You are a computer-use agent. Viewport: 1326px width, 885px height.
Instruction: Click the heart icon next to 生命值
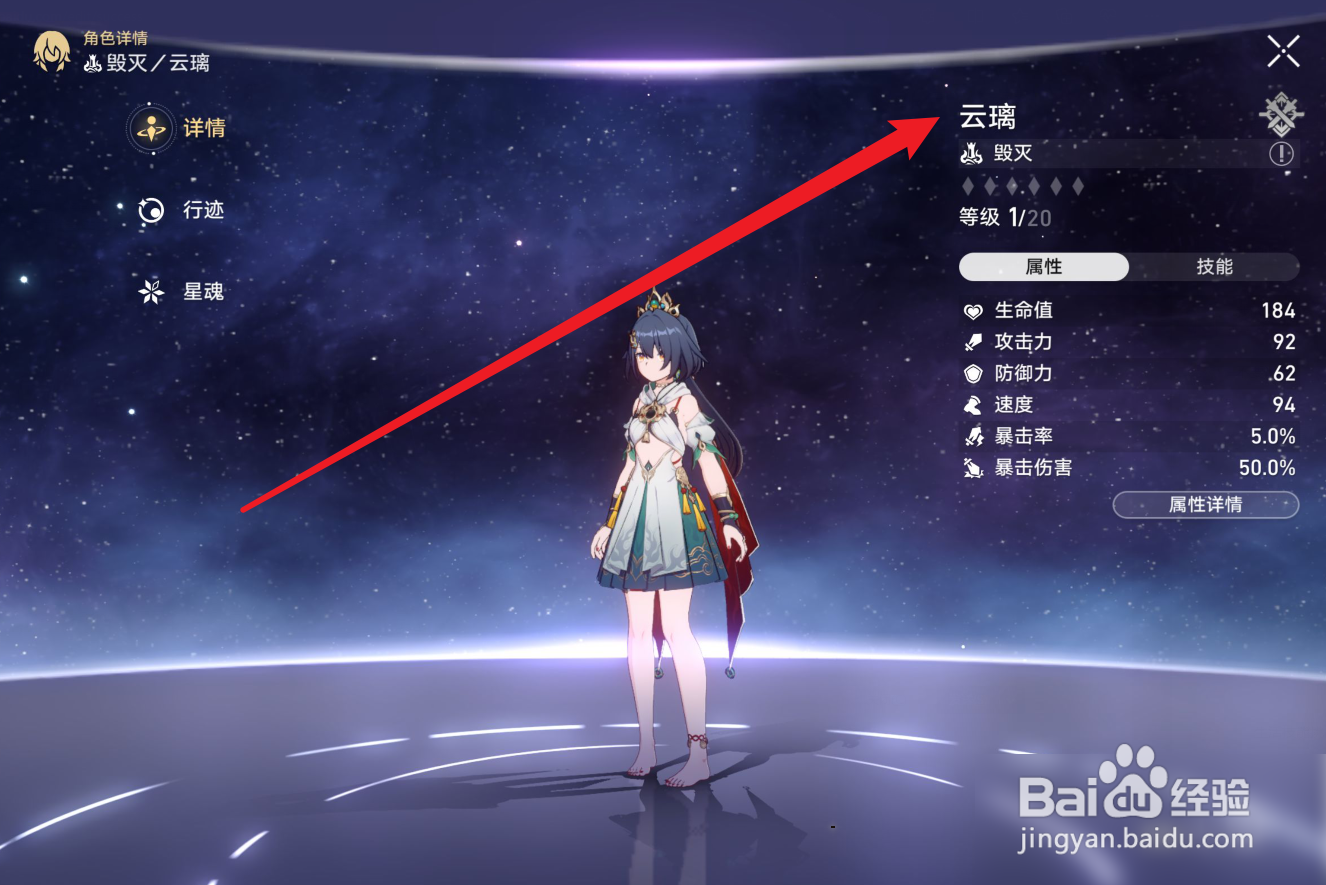972,311
